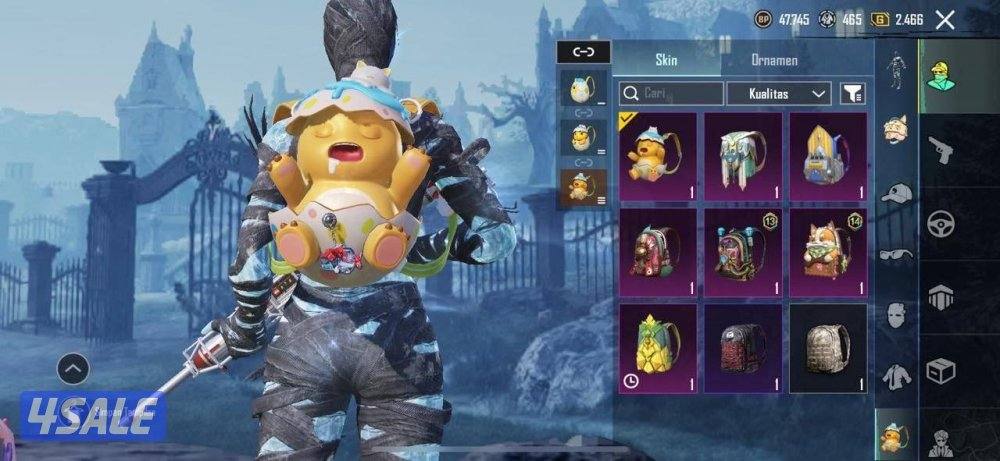Select the blue and gold armored backpack
Image resolution: width=1000 pixels, height=461 pixels.
click(x=828, y=153)
